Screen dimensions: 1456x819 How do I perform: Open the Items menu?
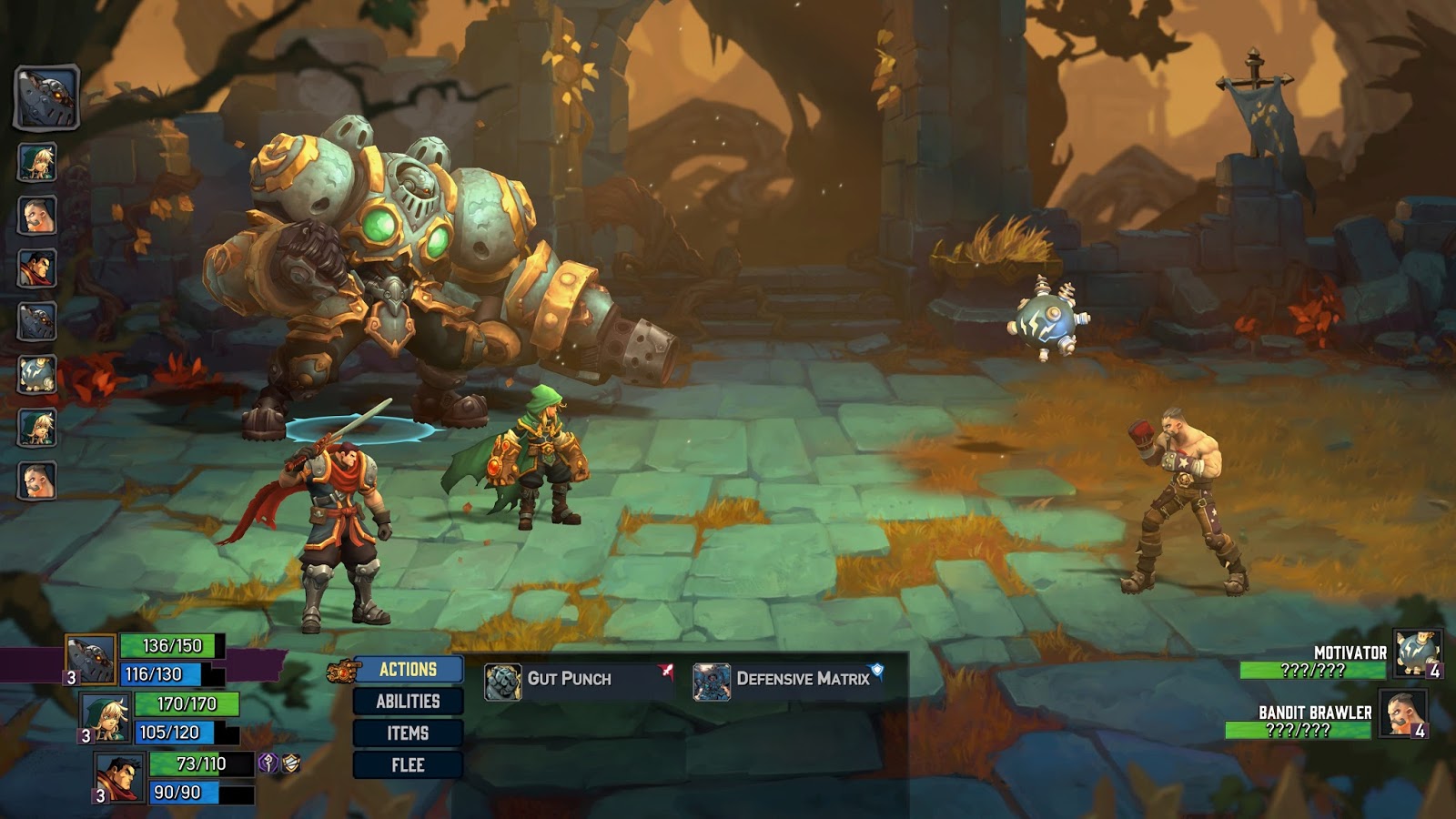408,733
